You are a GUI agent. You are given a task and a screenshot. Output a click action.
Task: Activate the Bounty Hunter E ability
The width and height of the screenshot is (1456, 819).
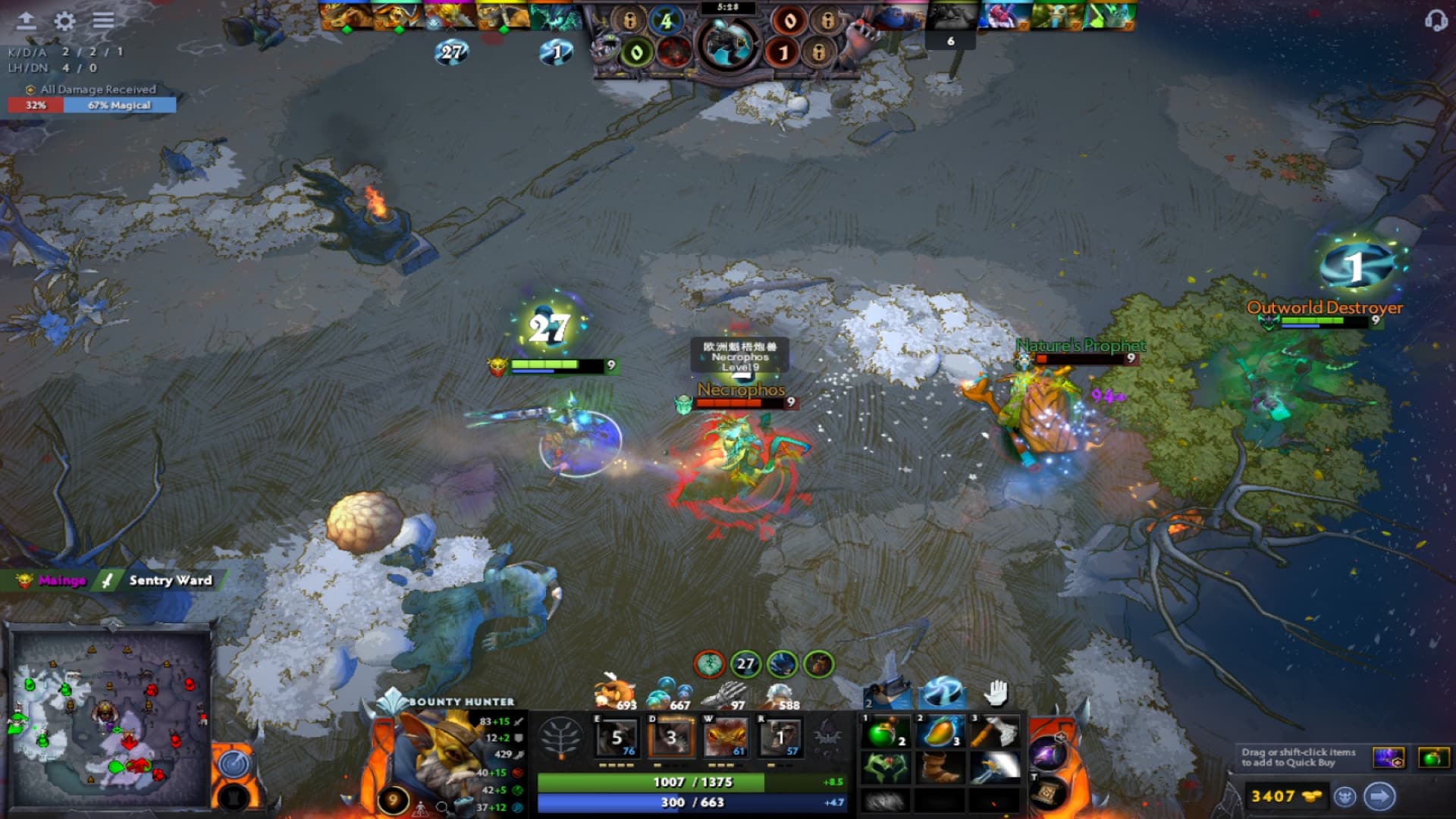(x=617, y=737)
